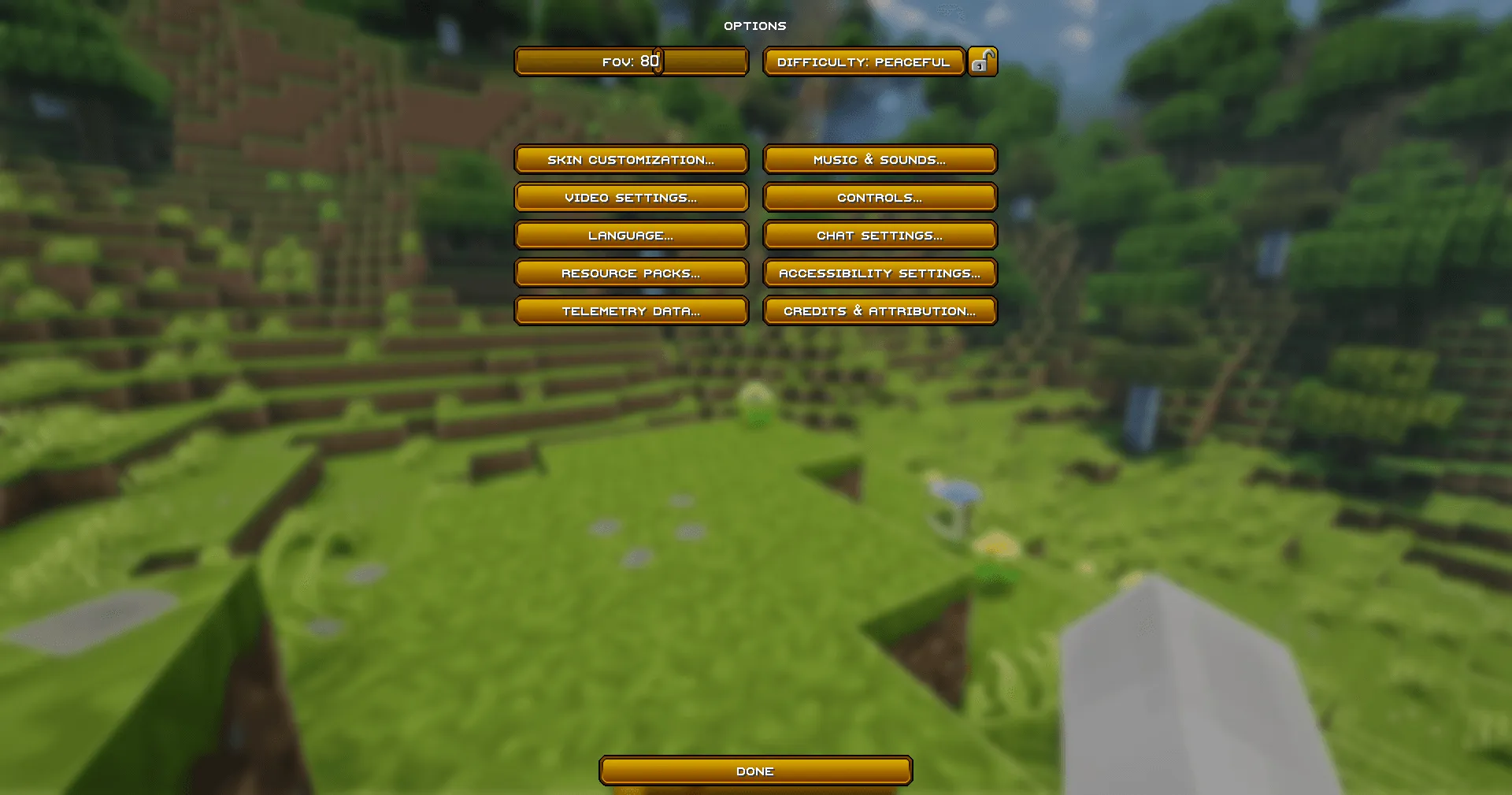Screen dimensions: 1512x795
Task: Open Skin Customization options
Action: pos(631,159)
